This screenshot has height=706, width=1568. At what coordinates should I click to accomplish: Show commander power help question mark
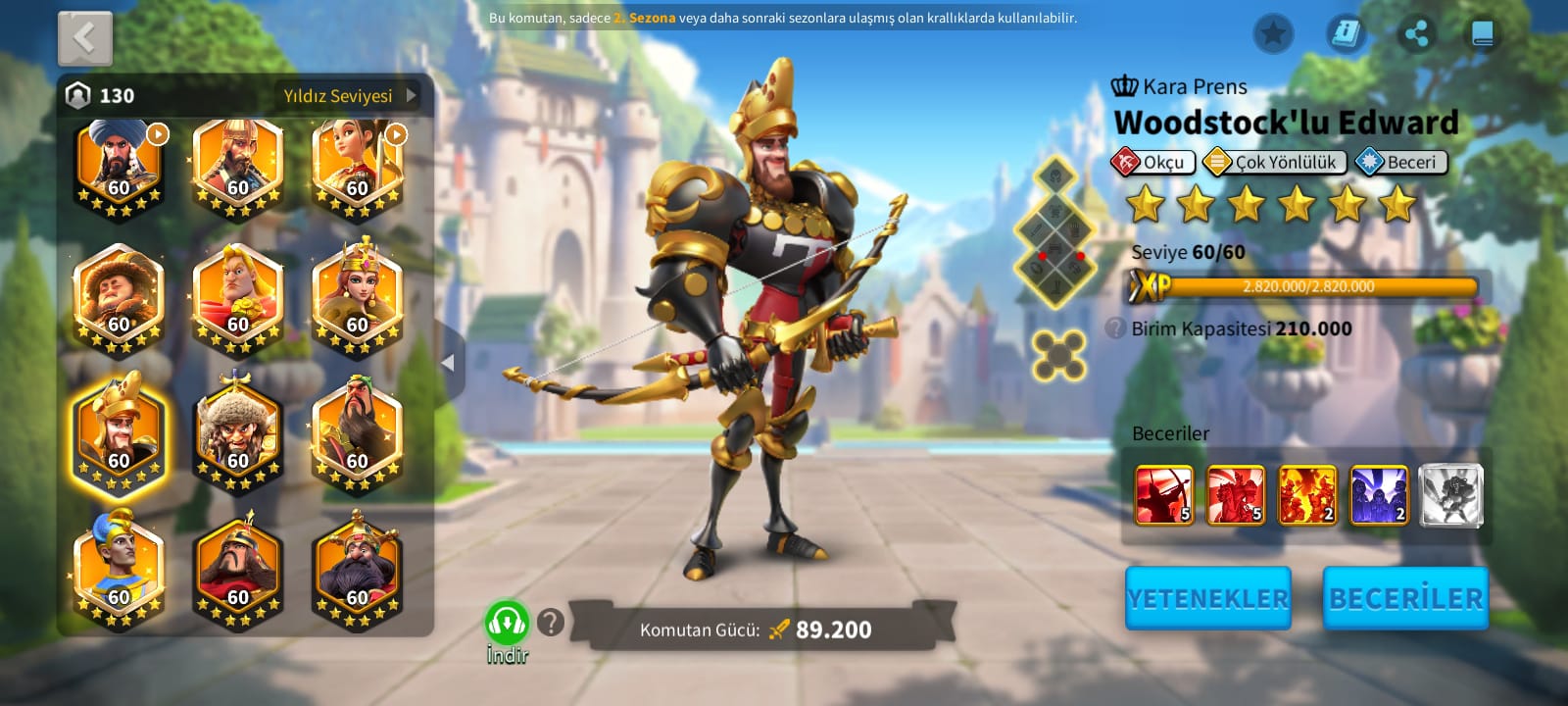551,622
